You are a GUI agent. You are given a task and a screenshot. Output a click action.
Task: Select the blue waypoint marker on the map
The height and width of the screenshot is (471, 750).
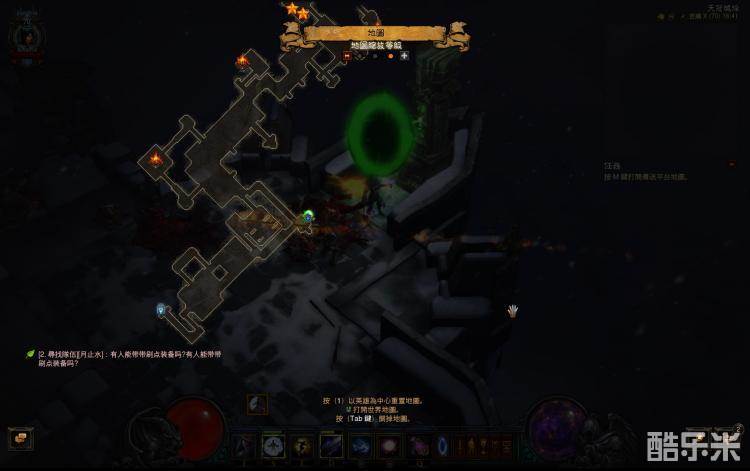point(161,310)
